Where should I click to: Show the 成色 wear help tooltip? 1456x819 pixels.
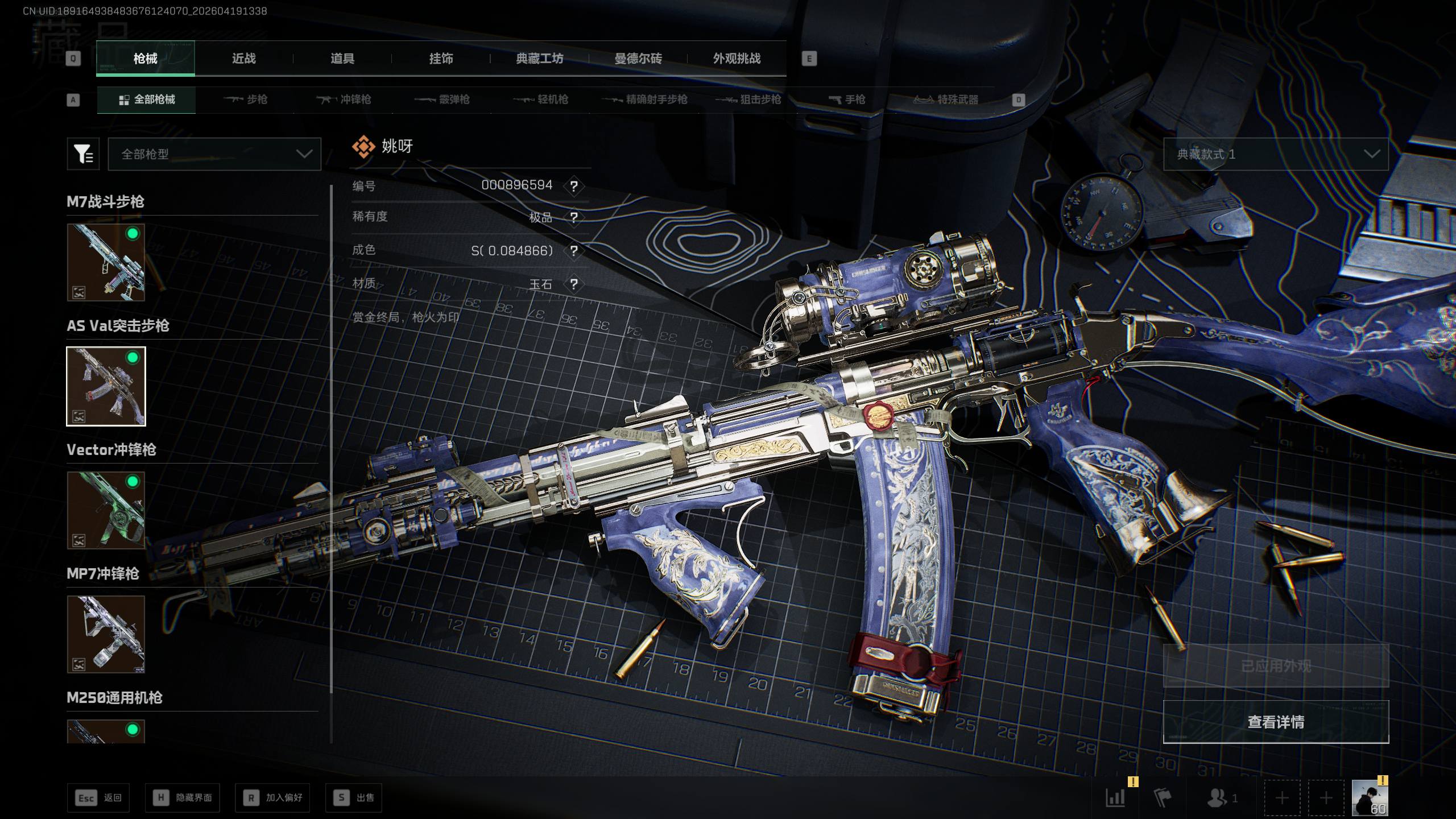click(x=574, y=251)
